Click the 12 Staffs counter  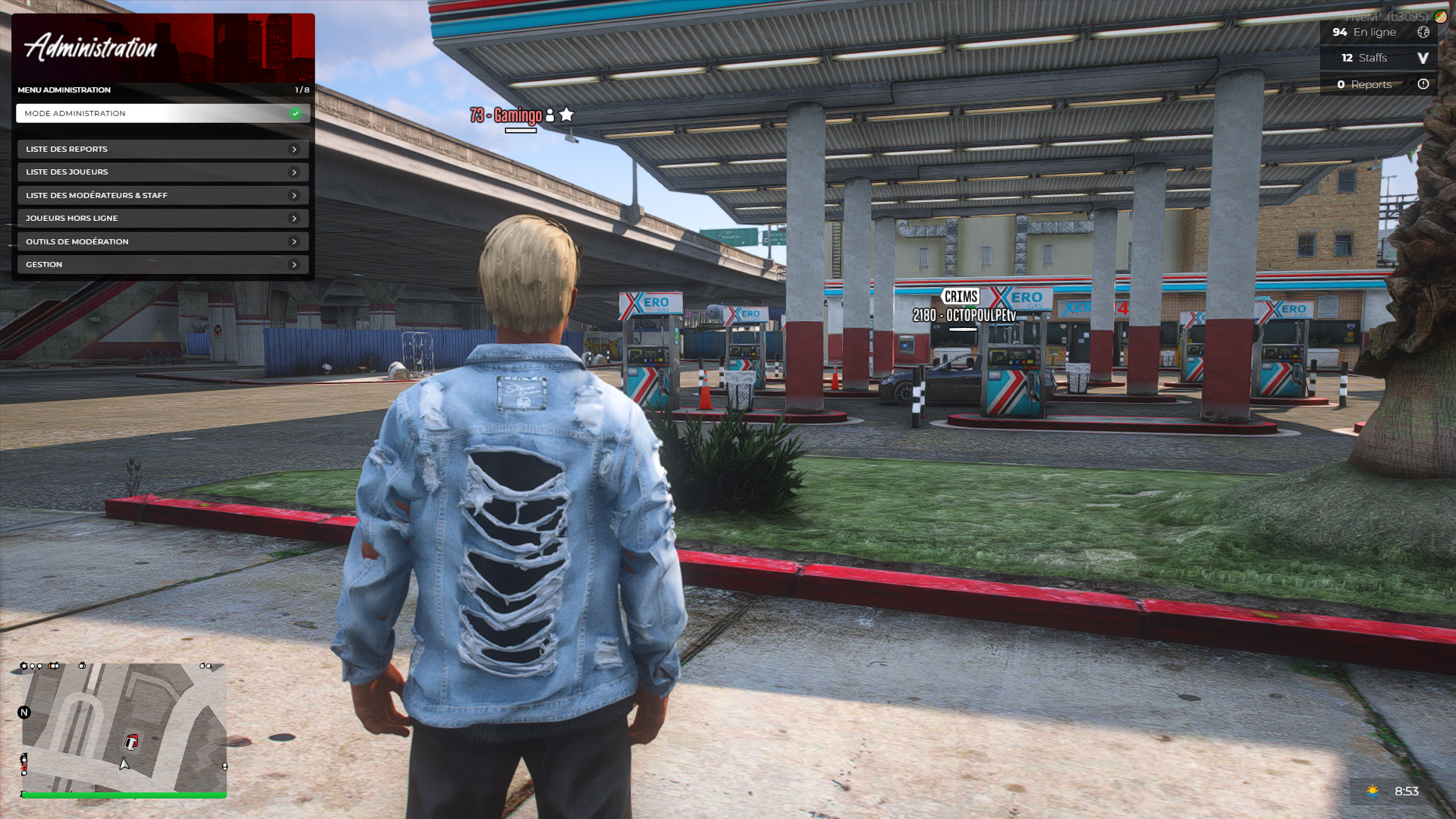point(1379,58)
